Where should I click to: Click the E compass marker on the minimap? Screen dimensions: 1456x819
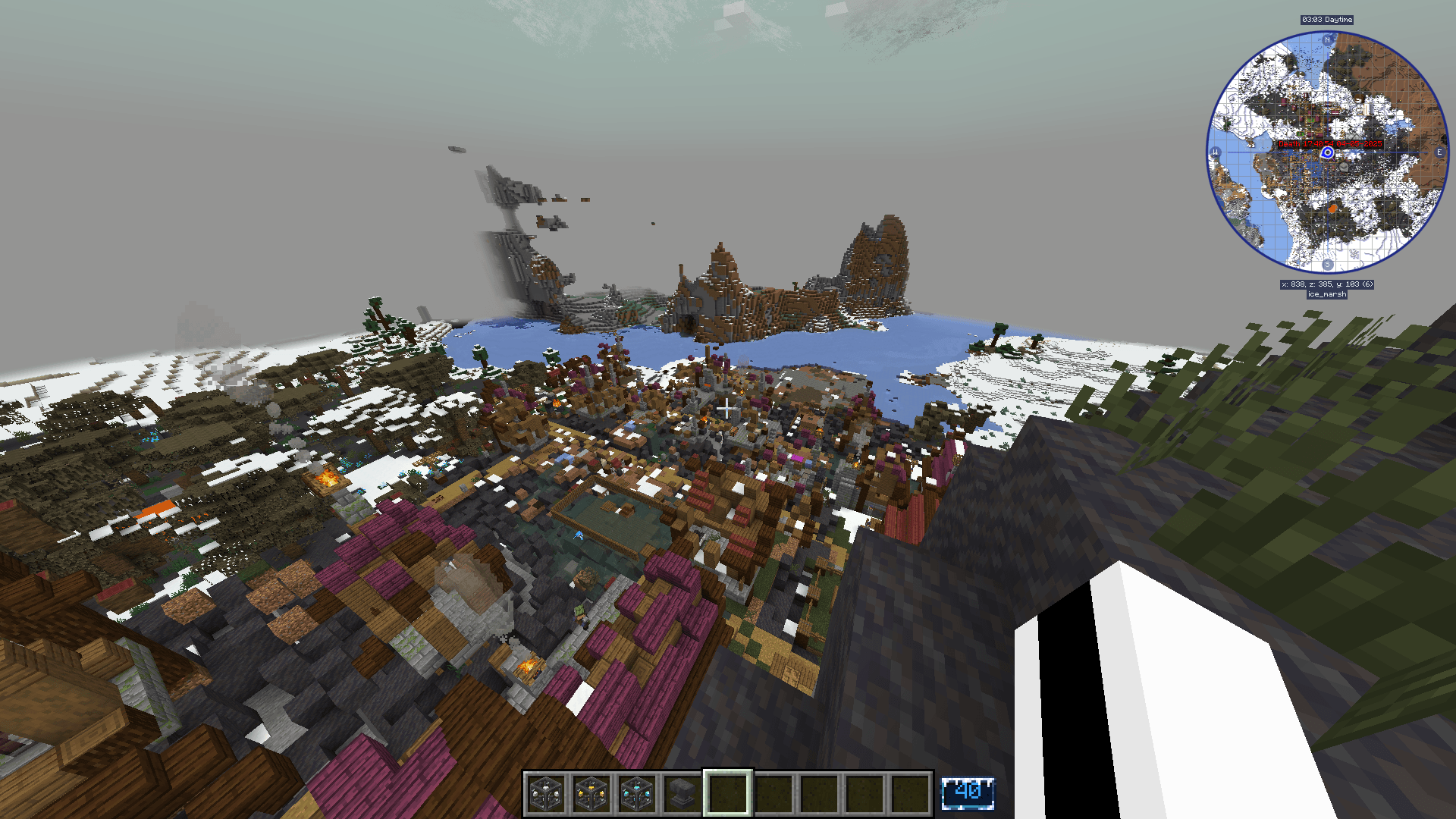(1439, 152)
